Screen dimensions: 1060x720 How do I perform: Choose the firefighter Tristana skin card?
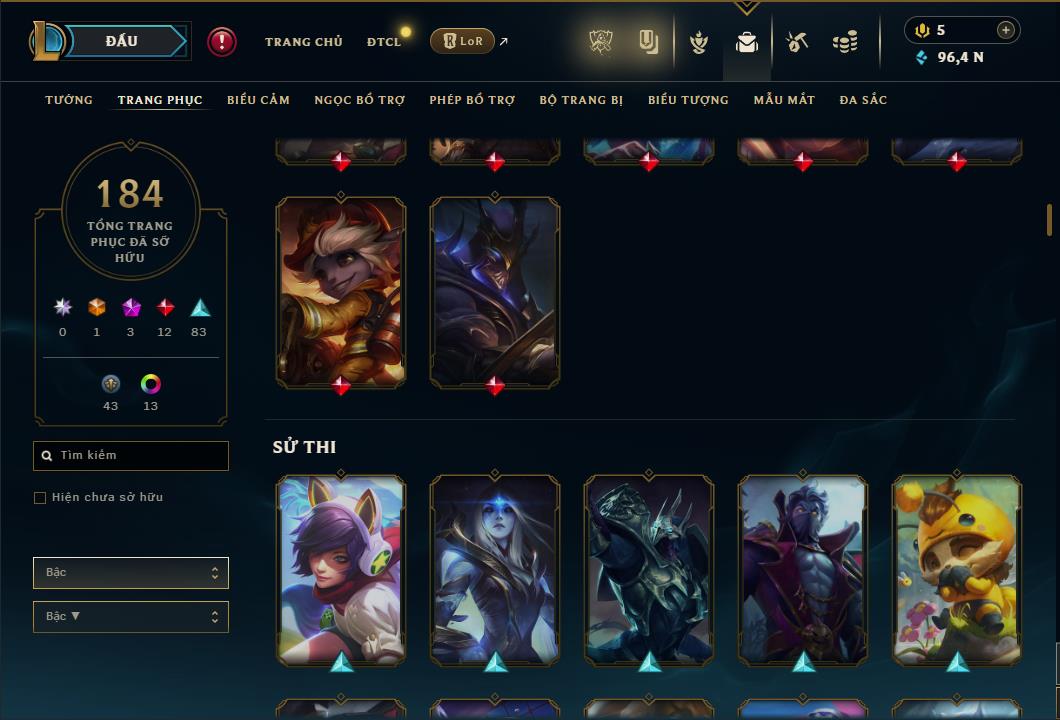[341, 290]
